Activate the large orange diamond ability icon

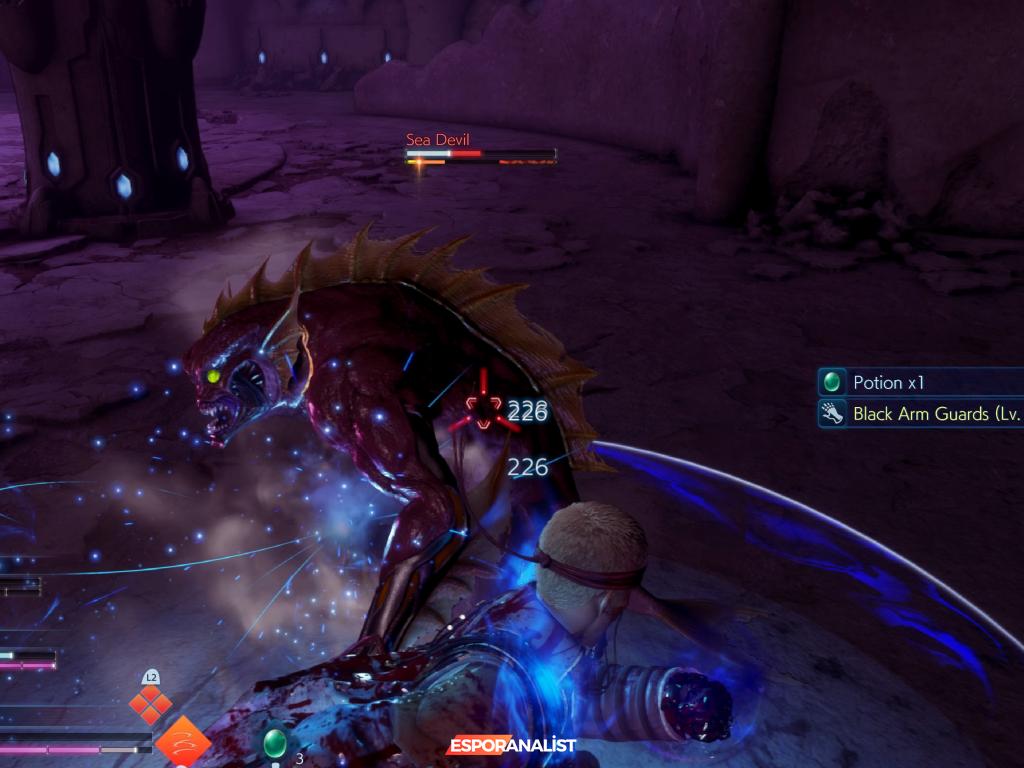click(183, 742)
